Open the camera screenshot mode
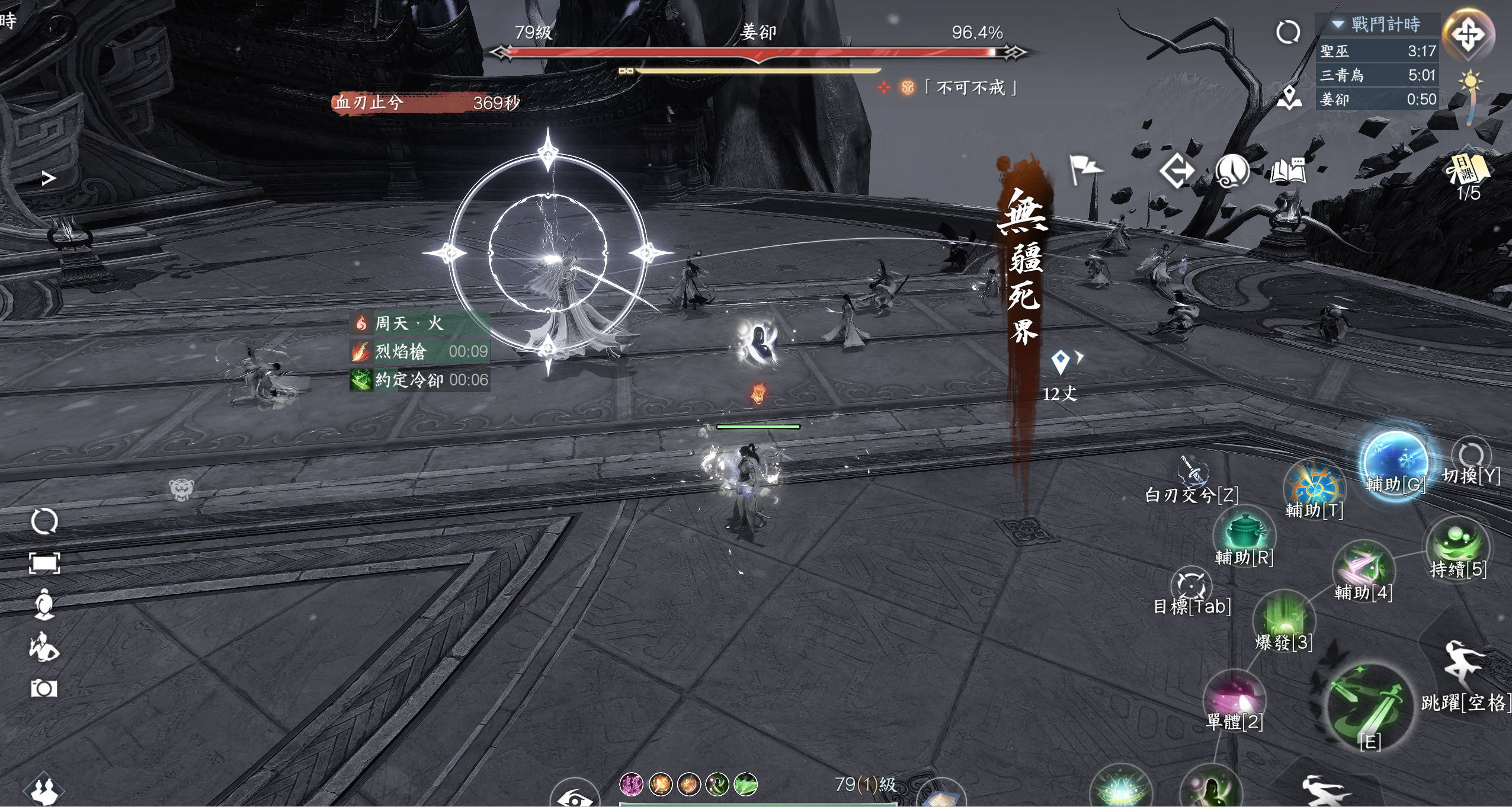Image resolution: width=1512 pixels, height=807 pixels. tap(44, 688)
